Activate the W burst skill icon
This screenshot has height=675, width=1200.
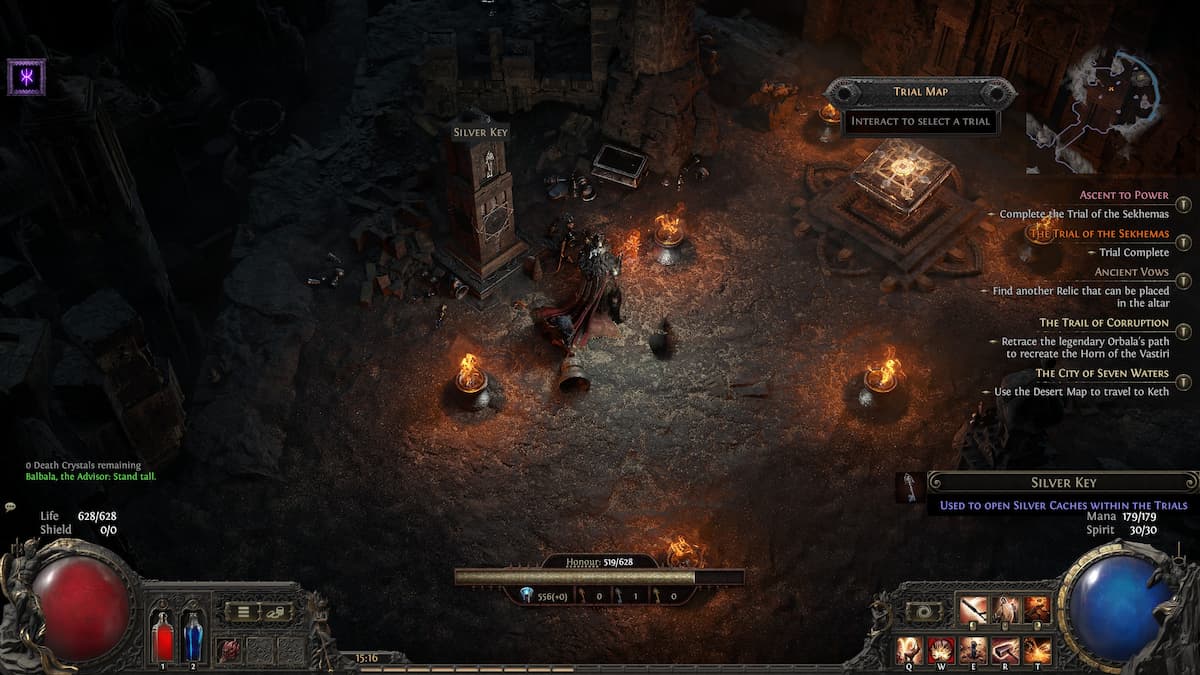[941, 651]
